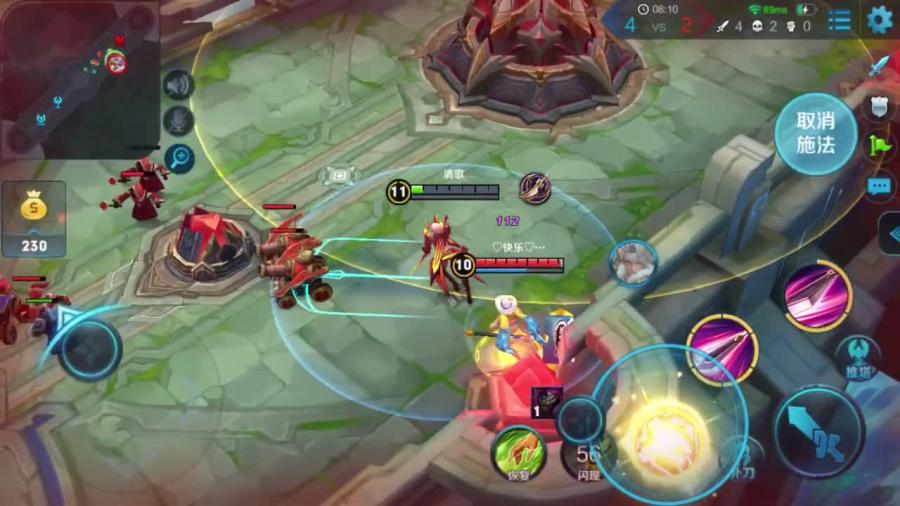The image size is (900, 506).
Task: Activate the 闪现 flash spell
Action: (x=587, y=457)
